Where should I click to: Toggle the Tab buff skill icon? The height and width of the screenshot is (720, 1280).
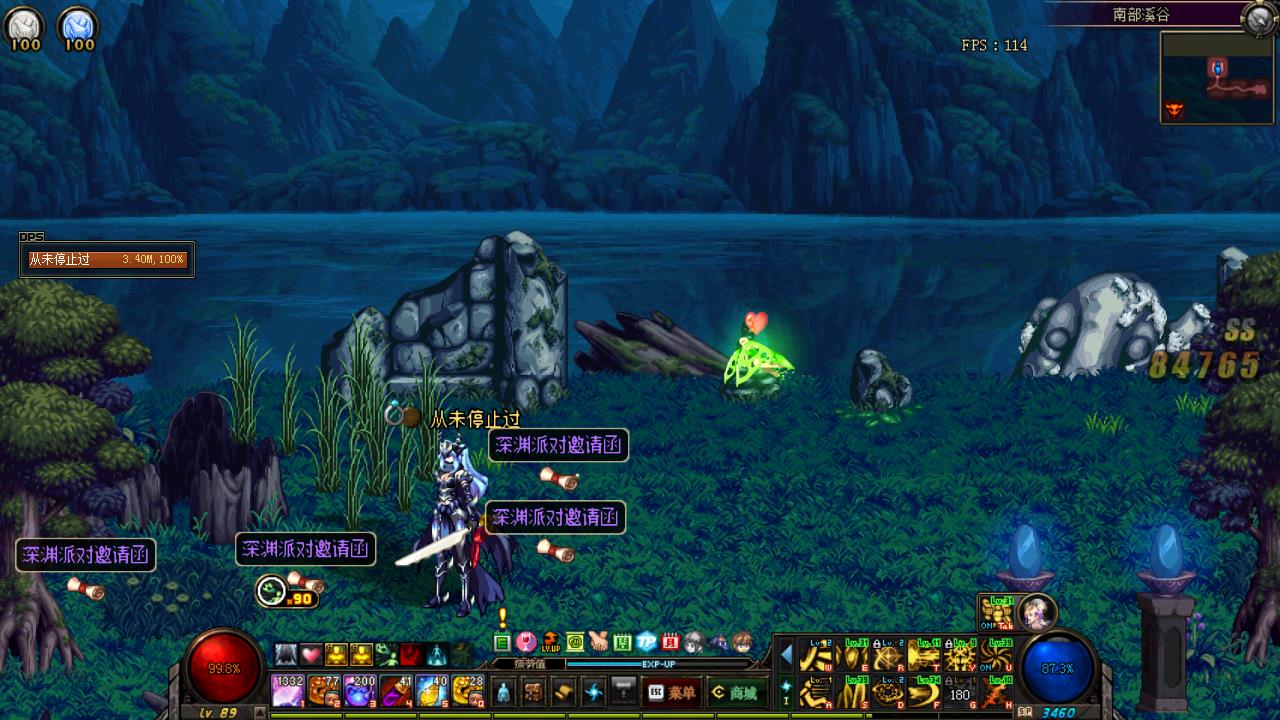997,611
